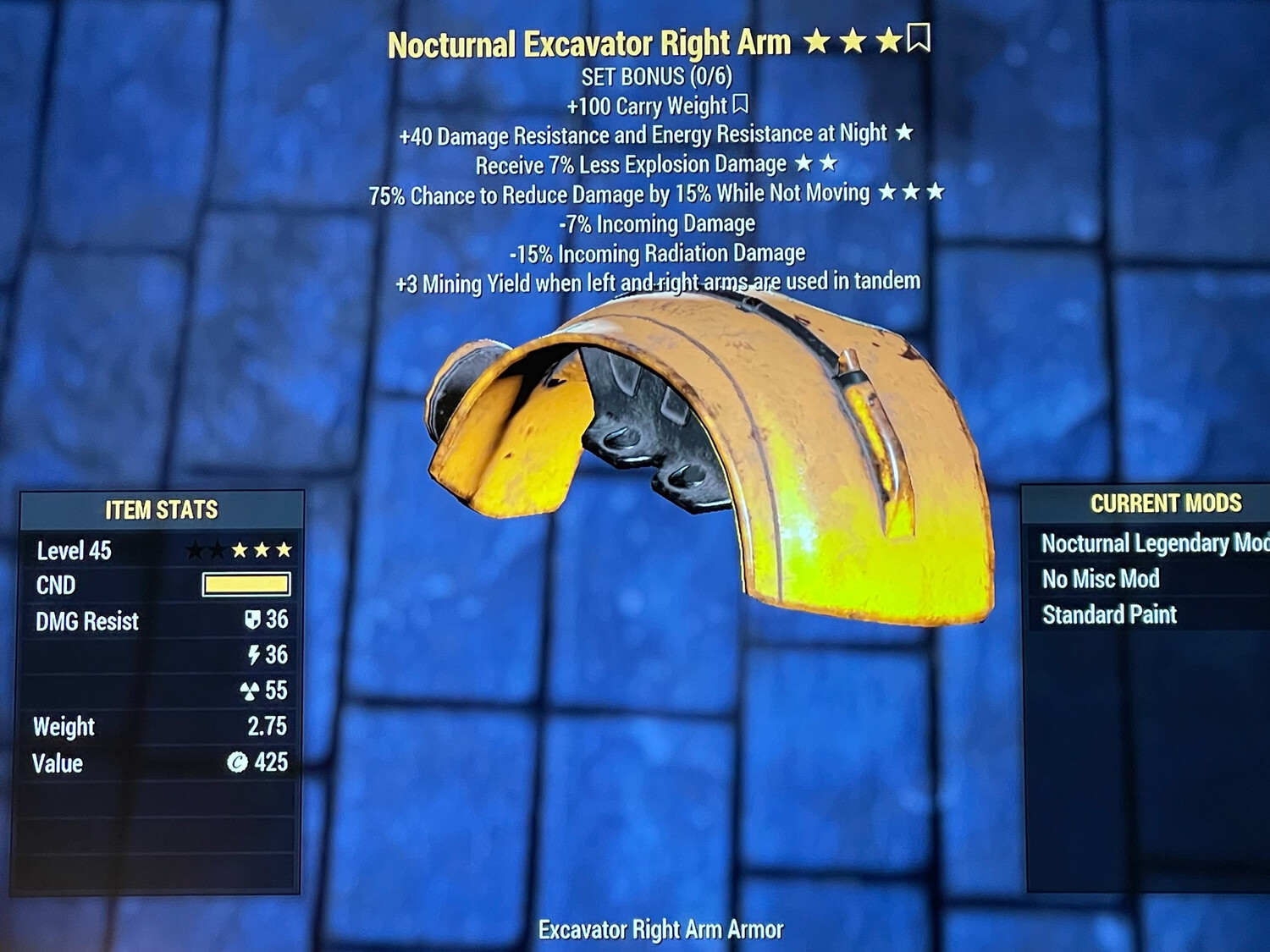The image size is (1270, 952).
Task: Click the yellow CND condition bar
Action: [x=246, y=586]
